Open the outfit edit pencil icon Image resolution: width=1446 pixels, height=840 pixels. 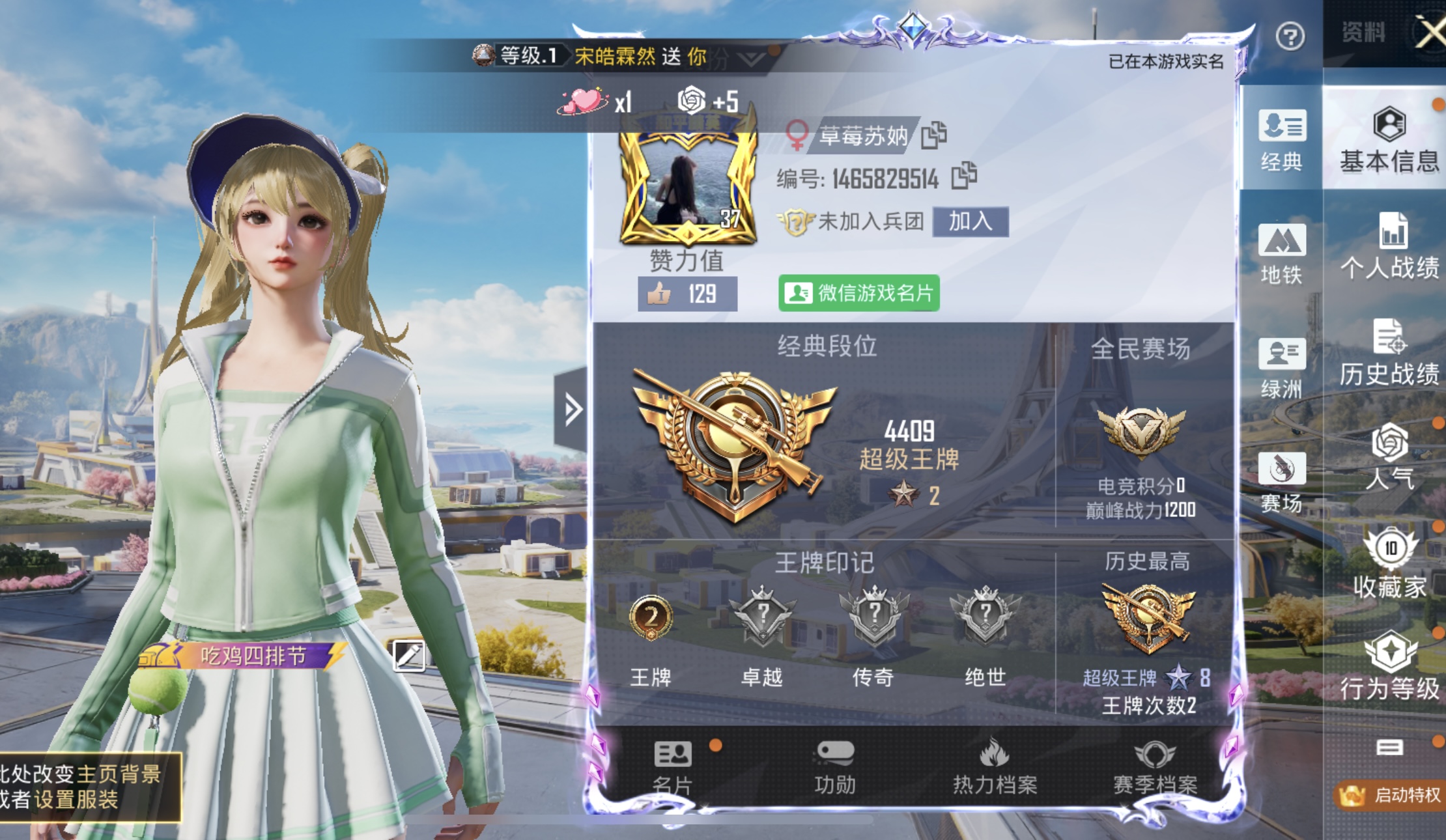point(408,658)
